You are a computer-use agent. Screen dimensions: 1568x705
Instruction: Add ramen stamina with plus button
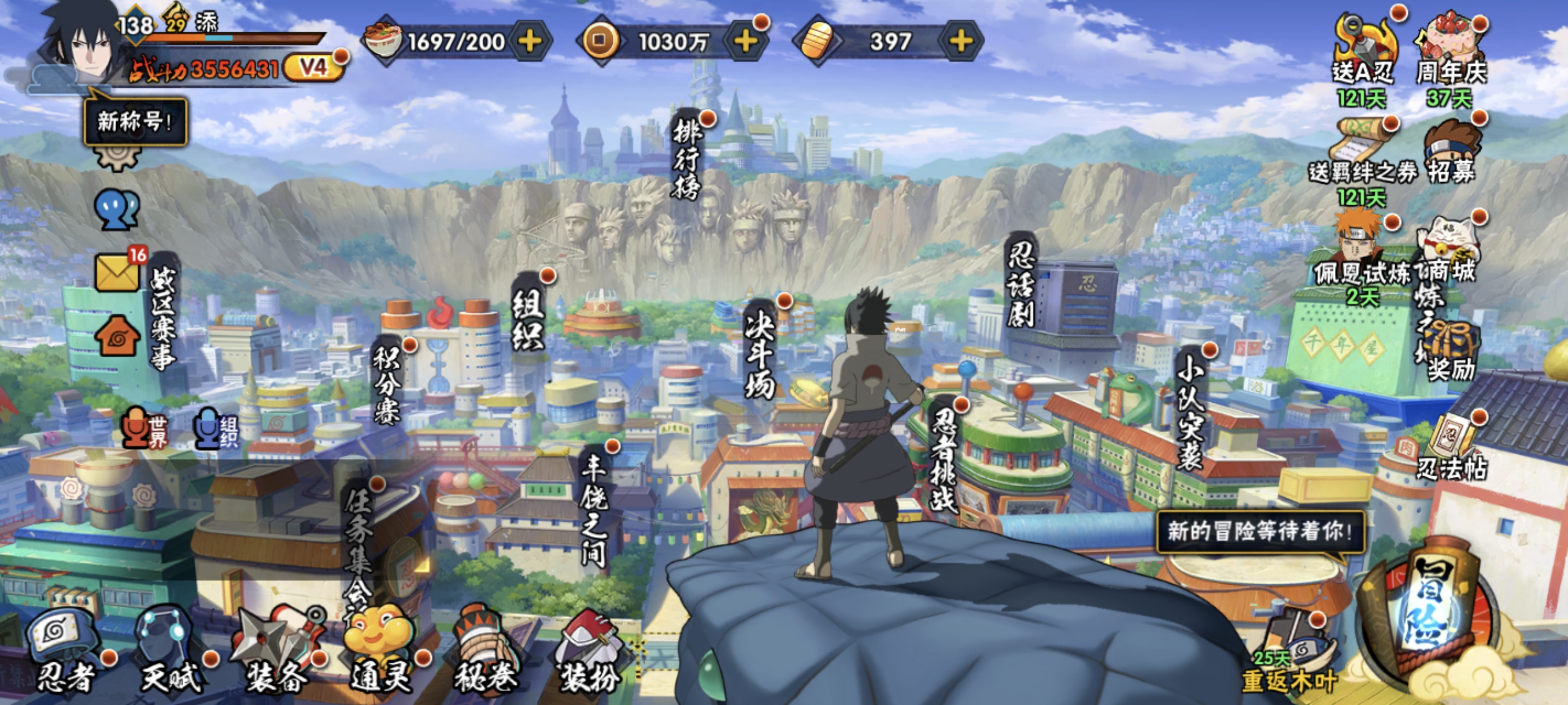530,42
